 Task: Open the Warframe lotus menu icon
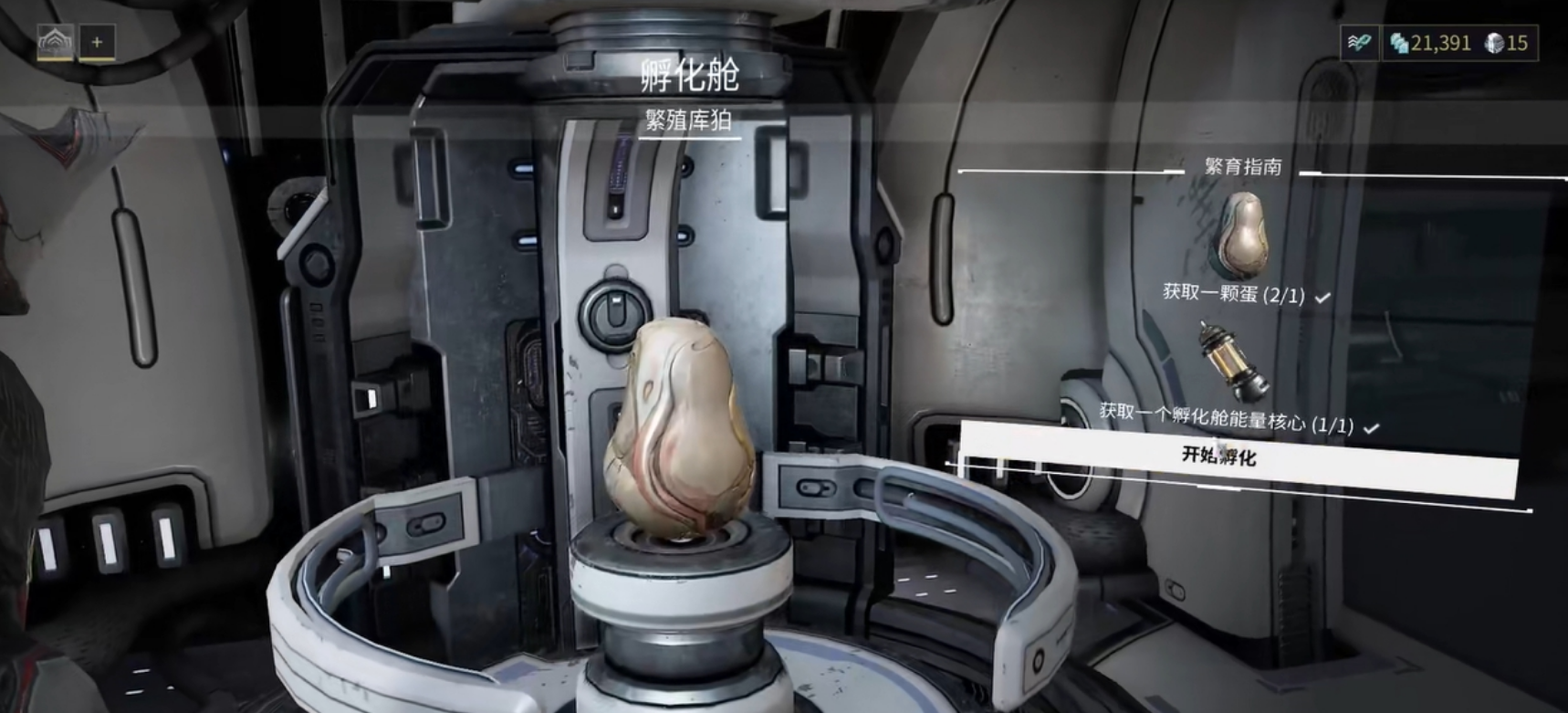click(x=56, y=41)
